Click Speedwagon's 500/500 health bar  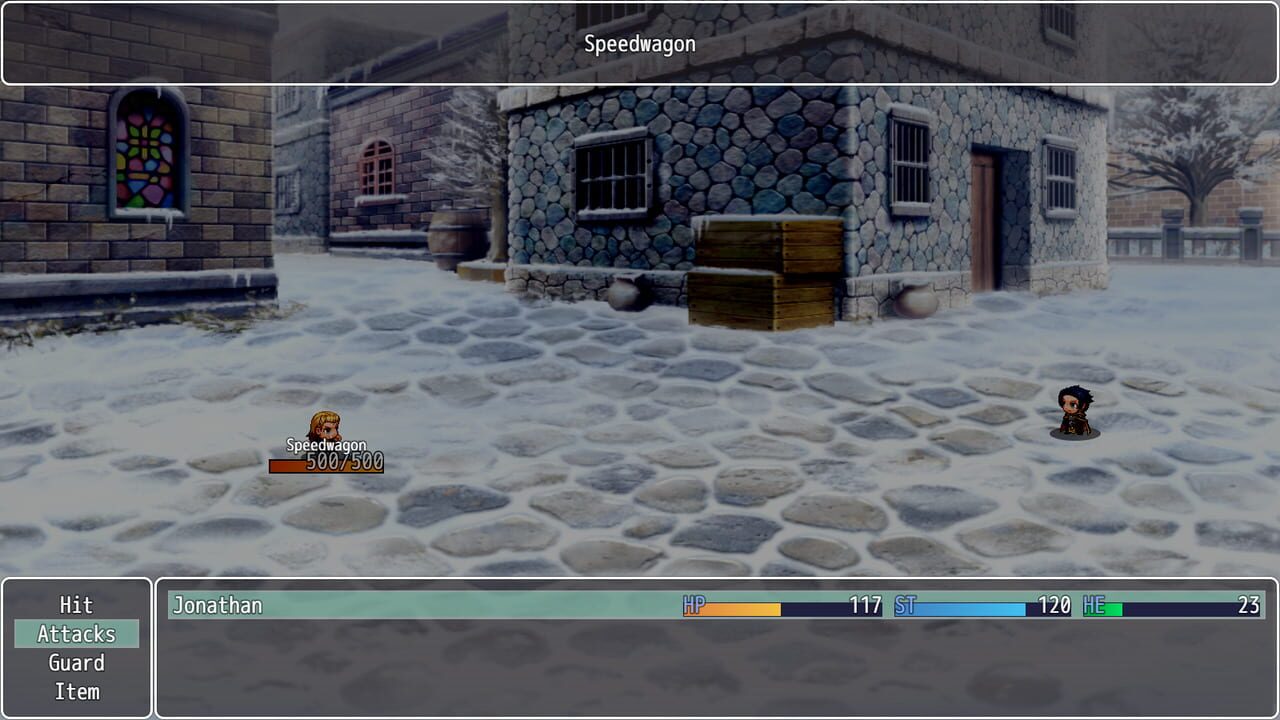(327, 463)
